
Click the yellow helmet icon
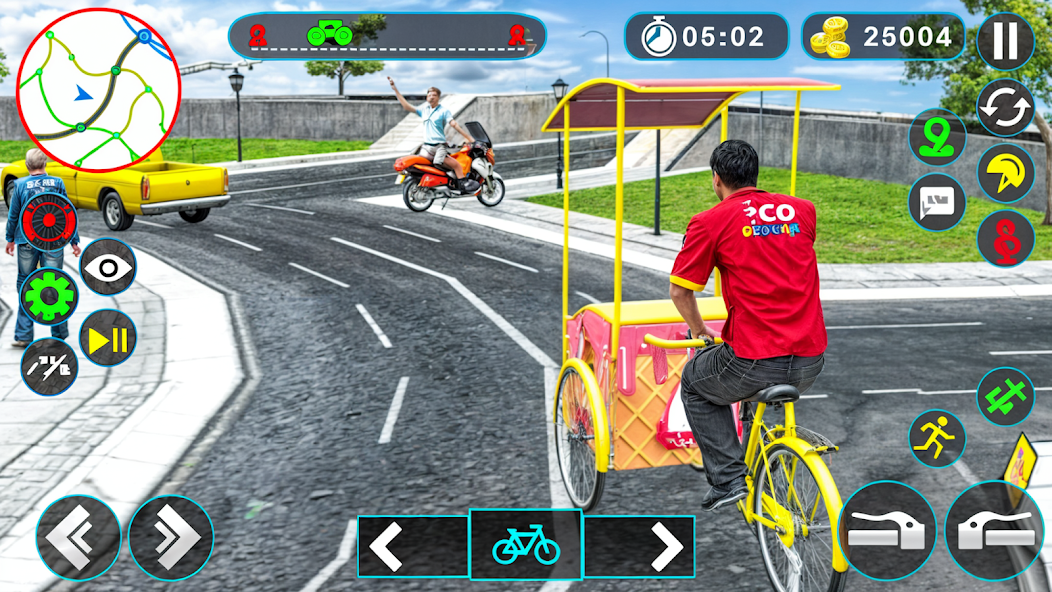[1005, 173]
